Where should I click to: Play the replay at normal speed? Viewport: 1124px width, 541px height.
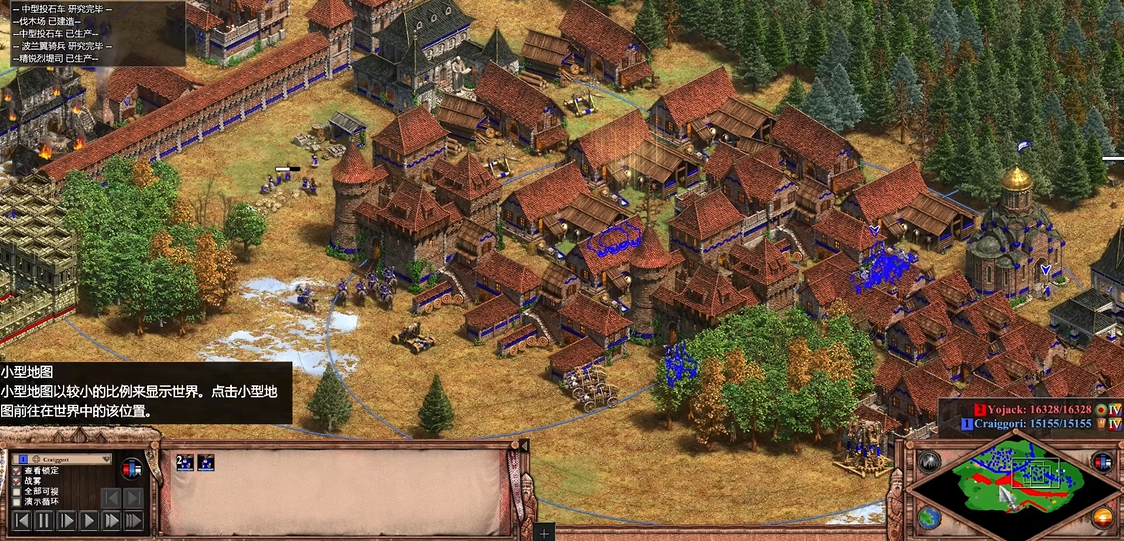coord(88,520)
